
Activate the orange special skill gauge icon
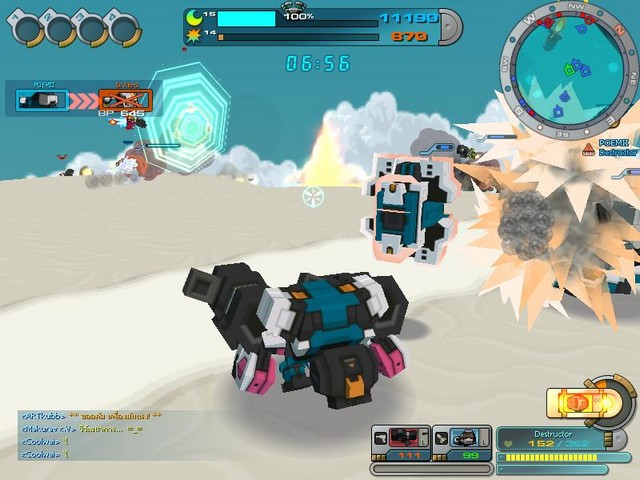(579, 403)
